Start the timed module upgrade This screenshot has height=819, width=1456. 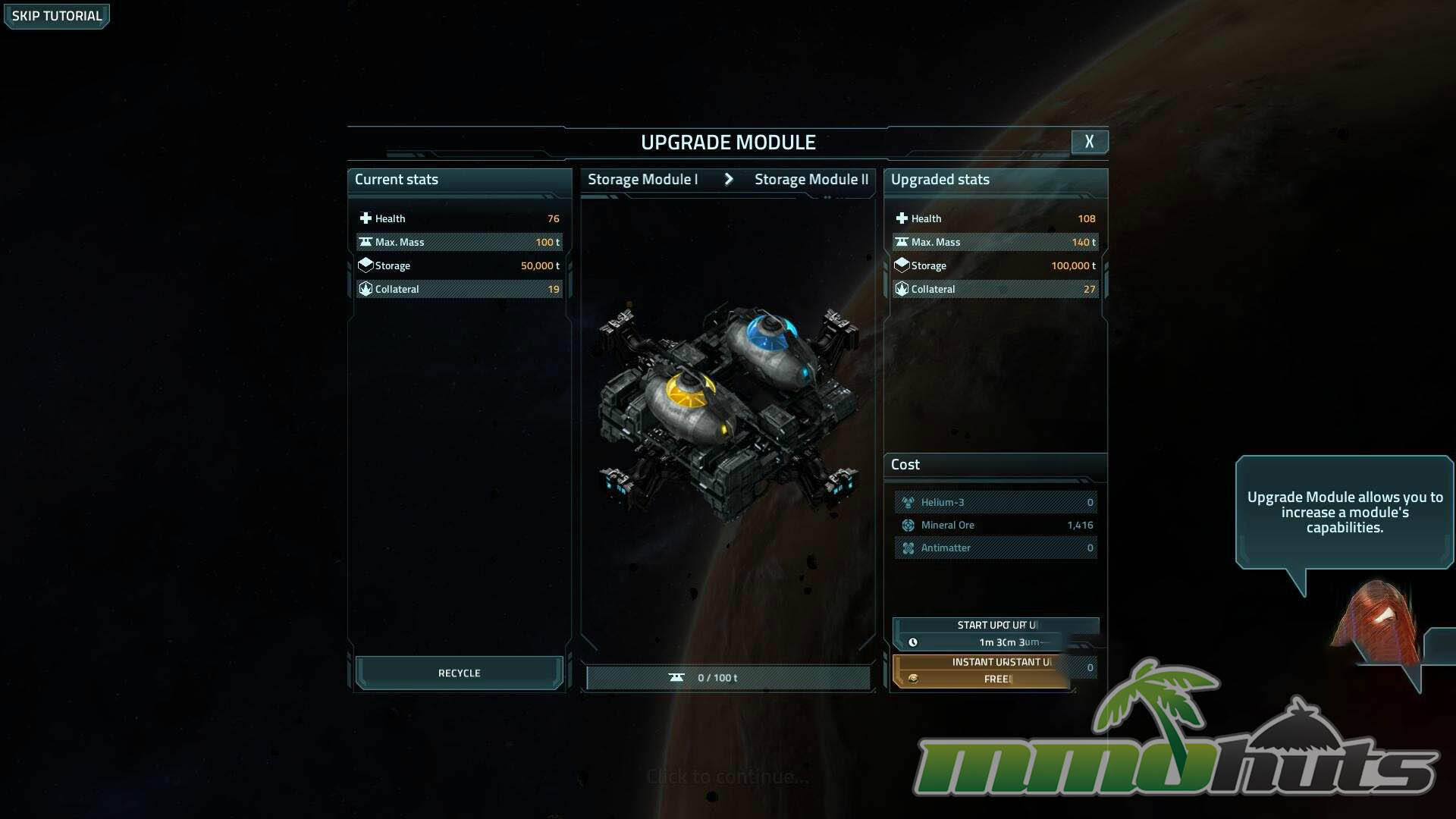click(x=995, y=633)
